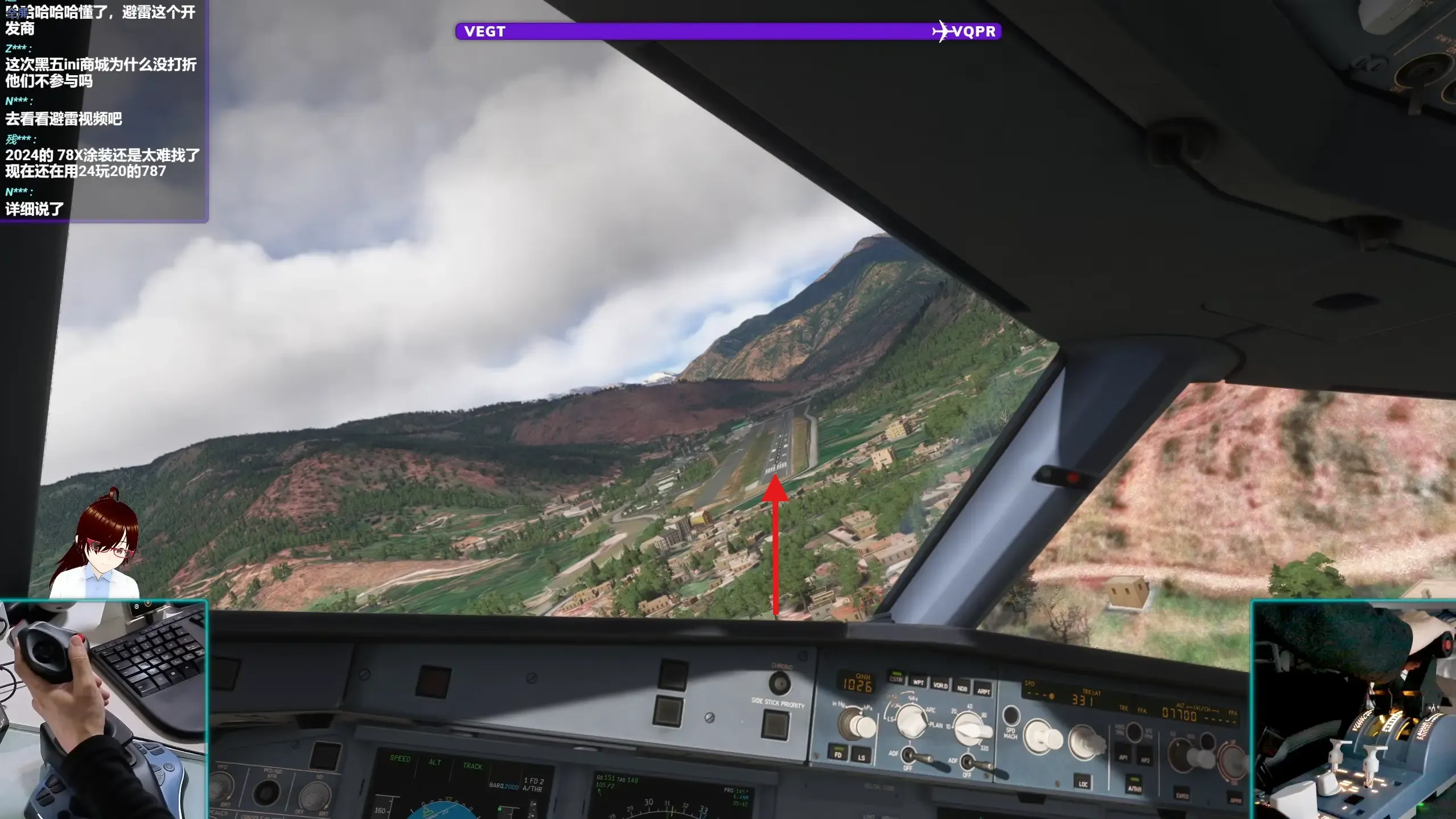The image size is (1456, 819).
Task: Click the side stick priority button
Action: pos(776,724)
